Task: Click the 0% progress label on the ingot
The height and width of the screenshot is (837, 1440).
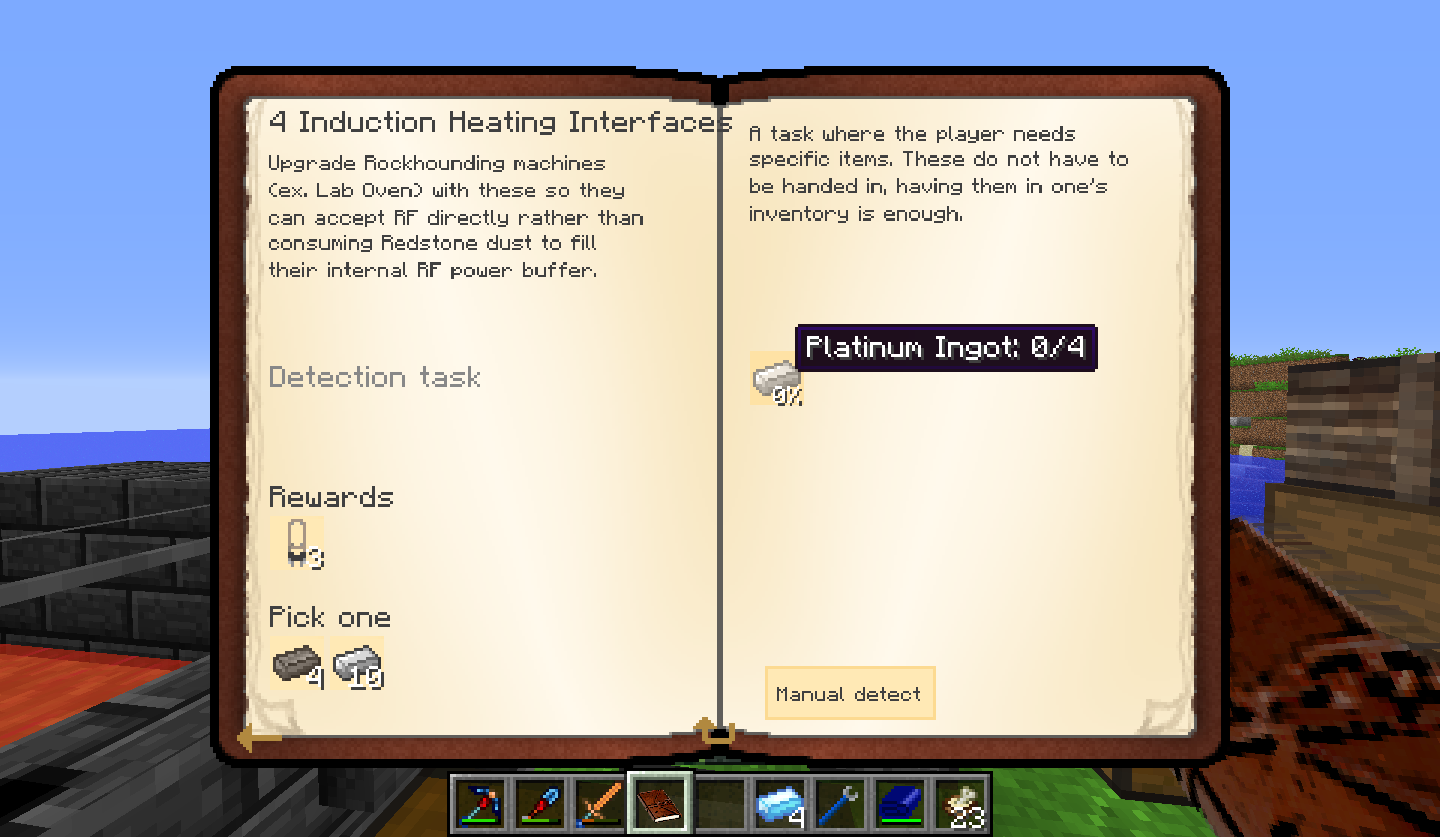Action: (788, 396)
